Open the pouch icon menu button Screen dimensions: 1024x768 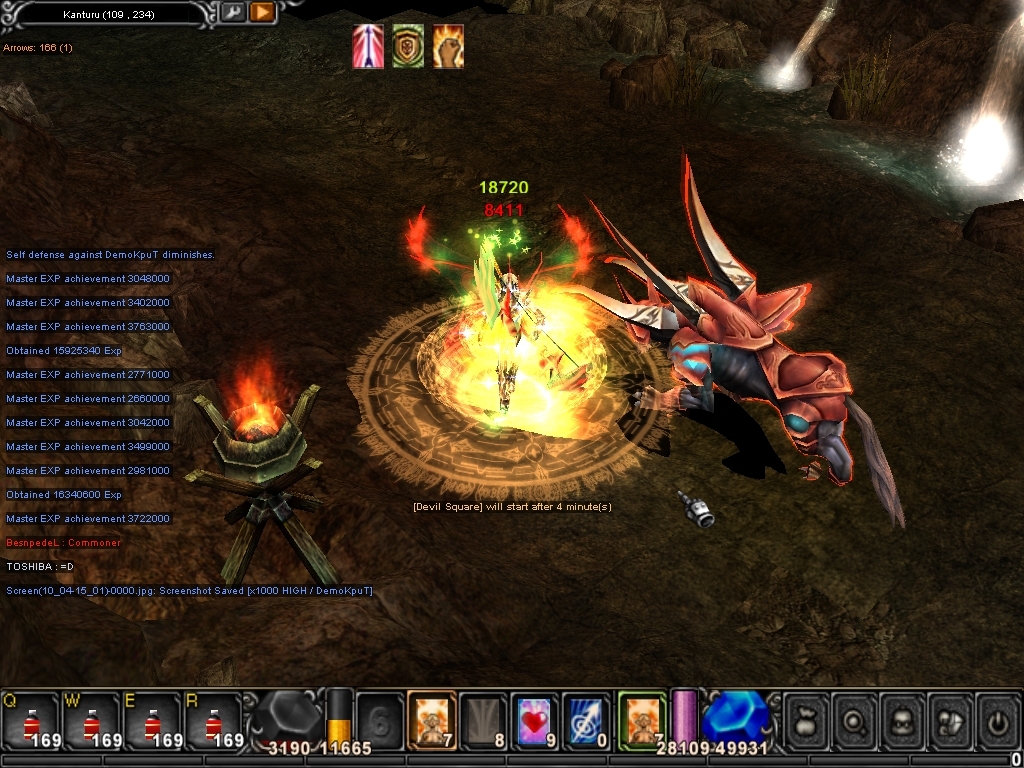[x=806, y=720]
